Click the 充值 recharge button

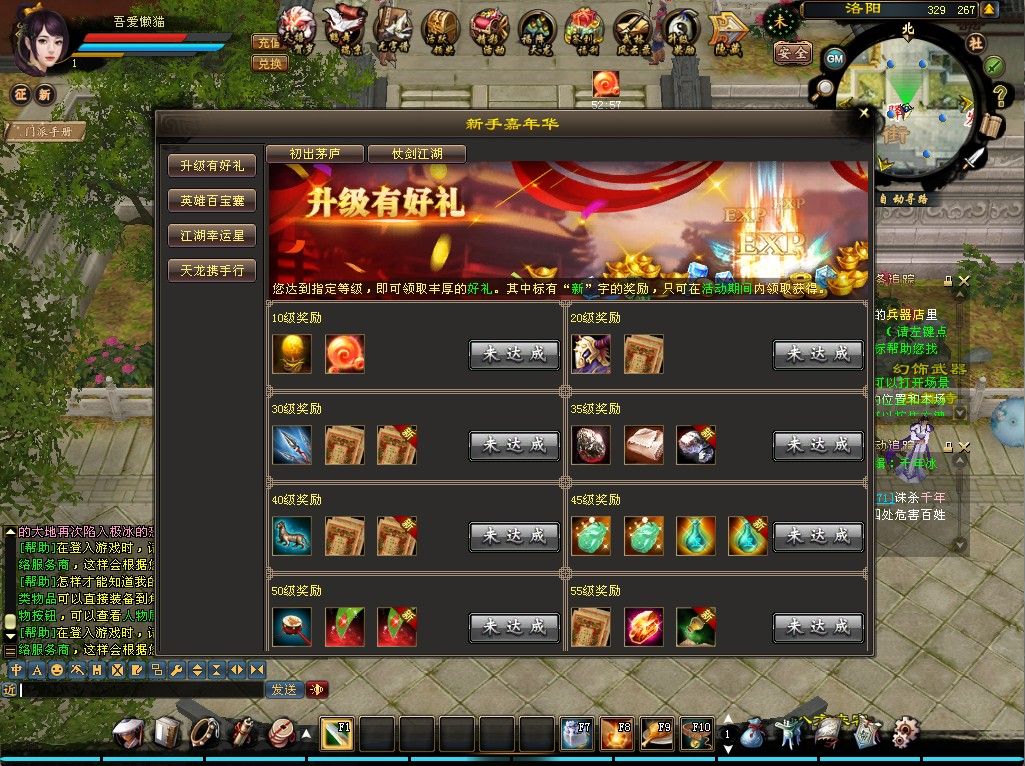pos(270,43)
